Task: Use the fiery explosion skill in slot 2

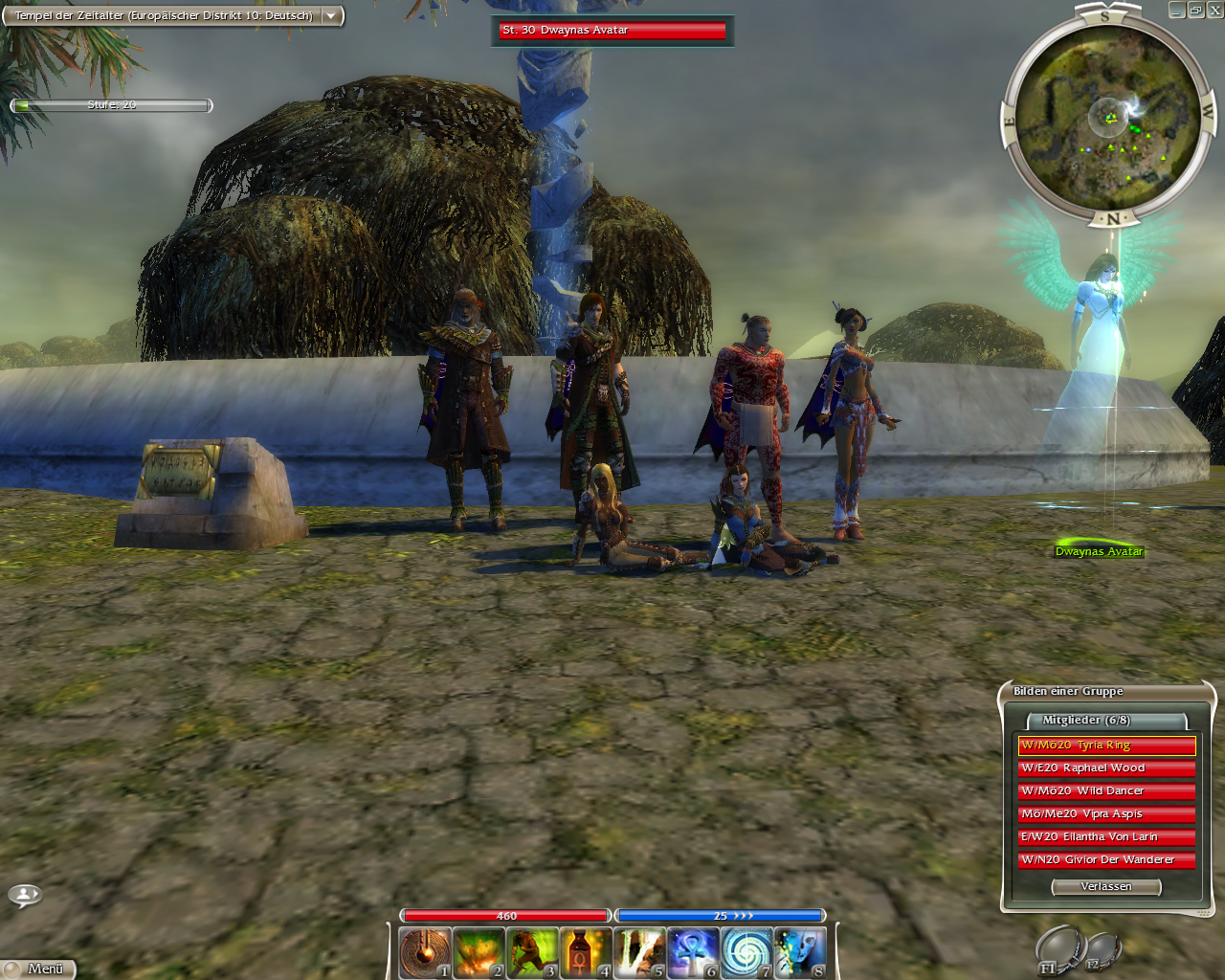Action: tap(478, 952)
